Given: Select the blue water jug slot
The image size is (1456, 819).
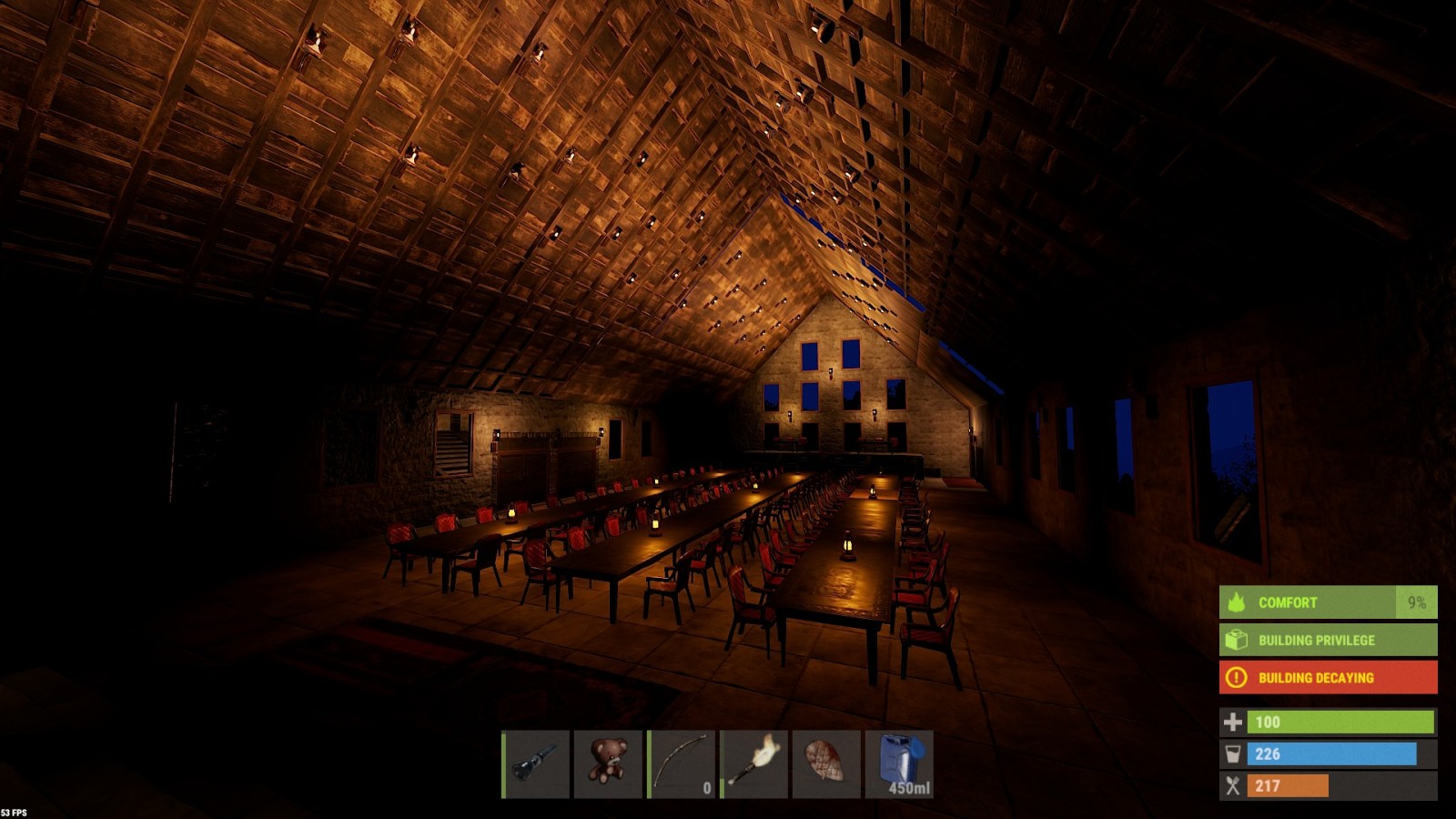Looking at the screenshot, I should 899,763.
